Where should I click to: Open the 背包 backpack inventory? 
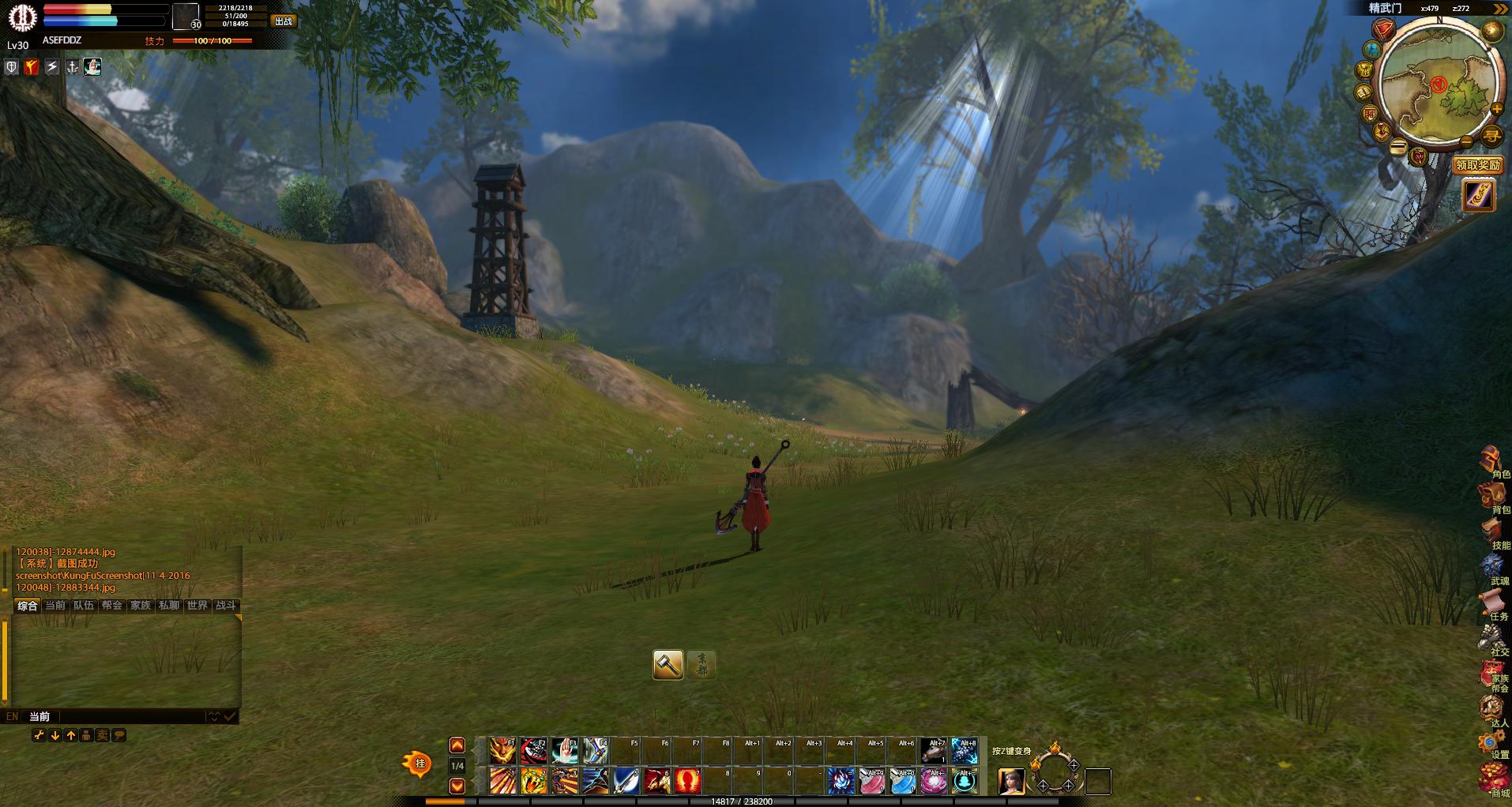pos(1492,497)
